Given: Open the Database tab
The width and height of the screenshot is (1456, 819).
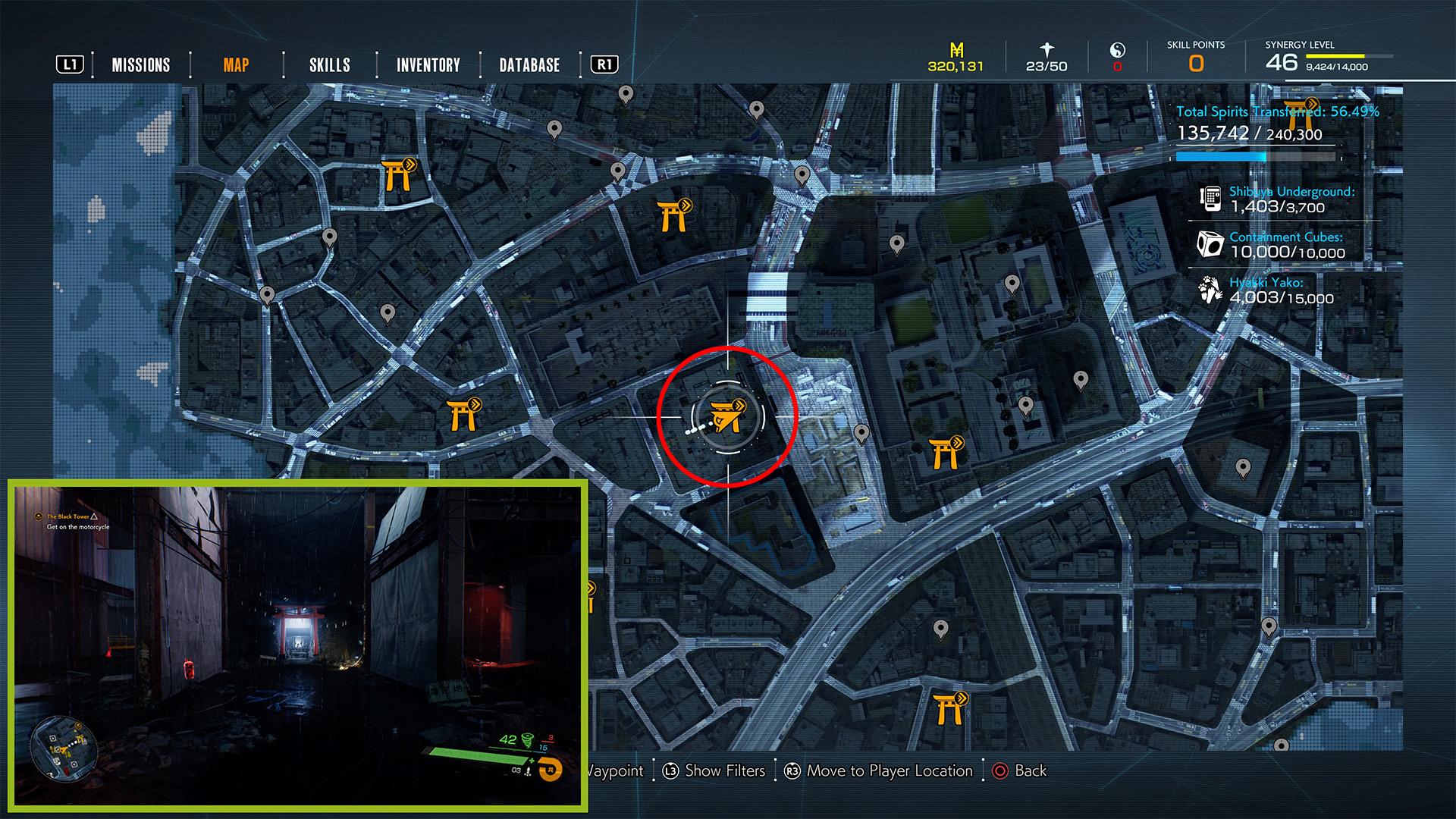Looking at the screenshot, I should point(529,65).
